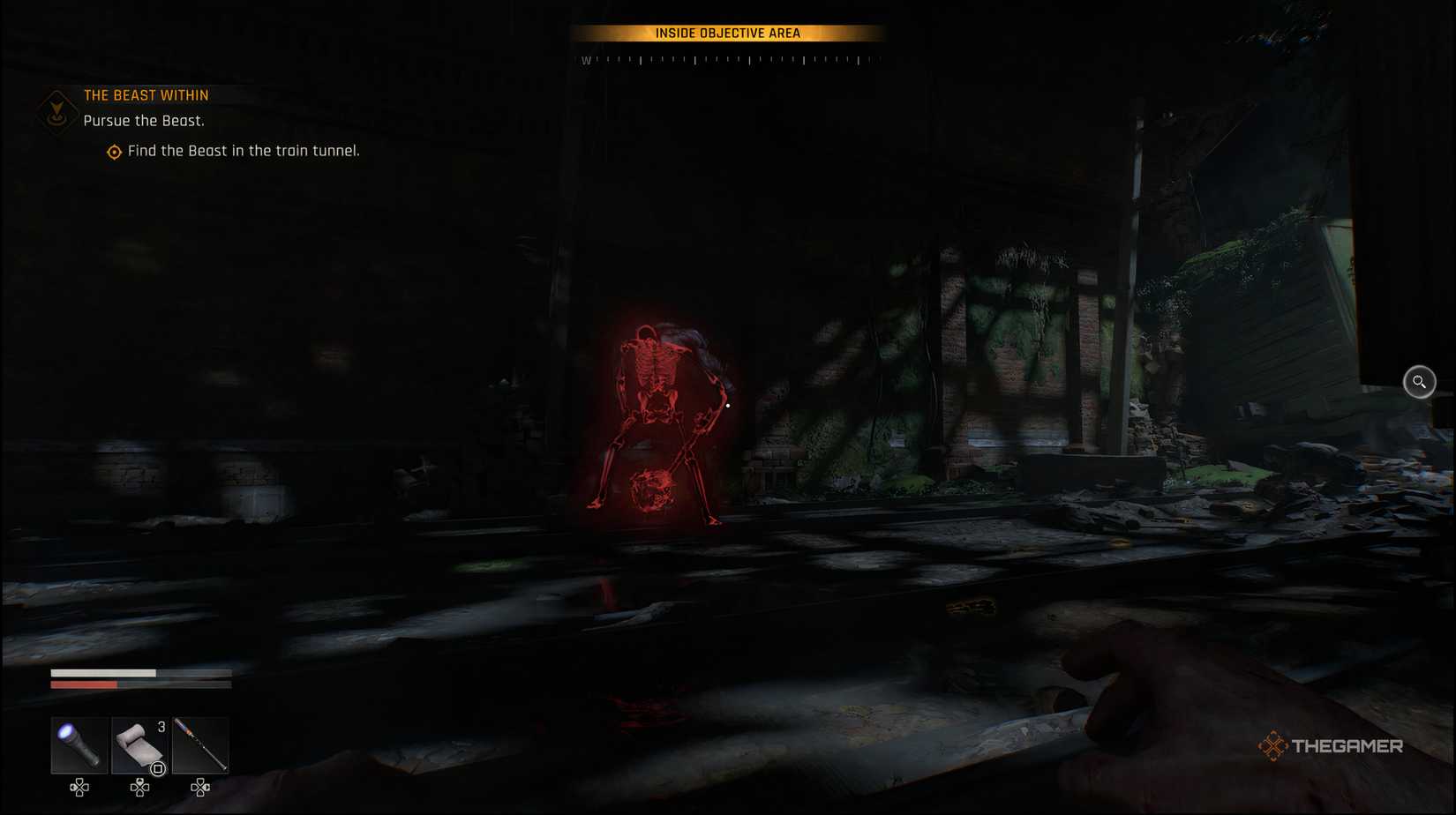Select the objective marker icon near Find the Beast
Viewport: 1456px width, 815px height.
(113, 152)
